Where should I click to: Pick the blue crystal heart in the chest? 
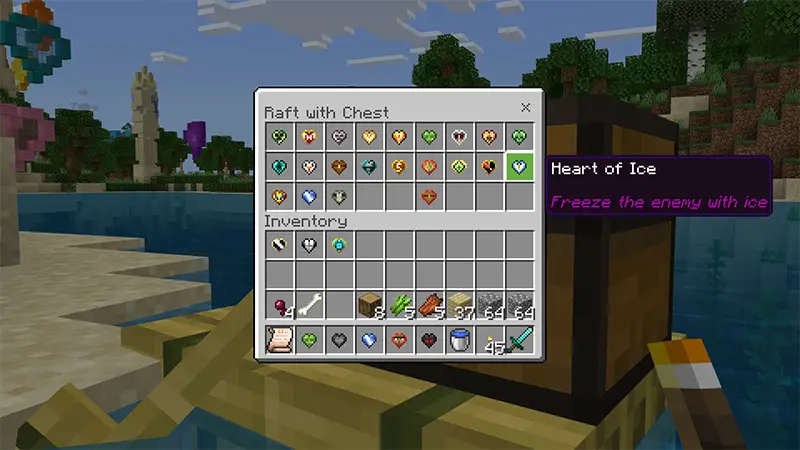tap(309, 197)
